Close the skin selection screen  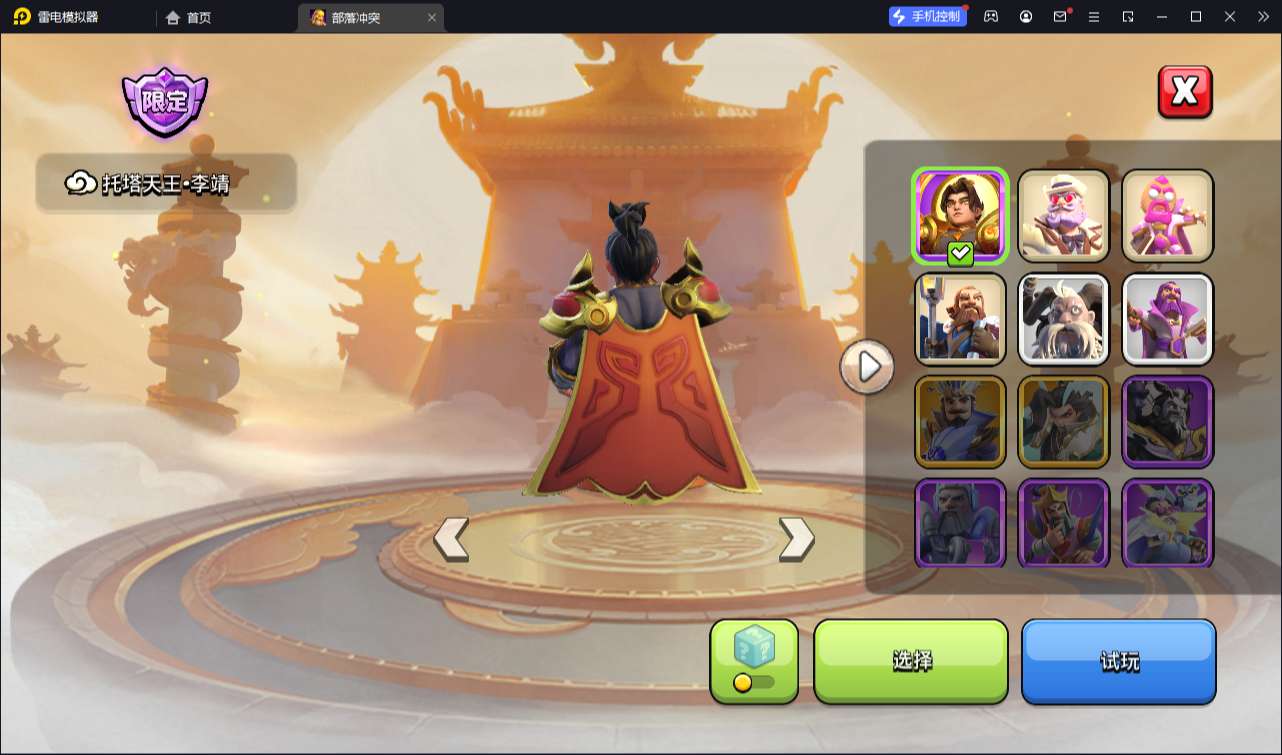(1185, 92)
